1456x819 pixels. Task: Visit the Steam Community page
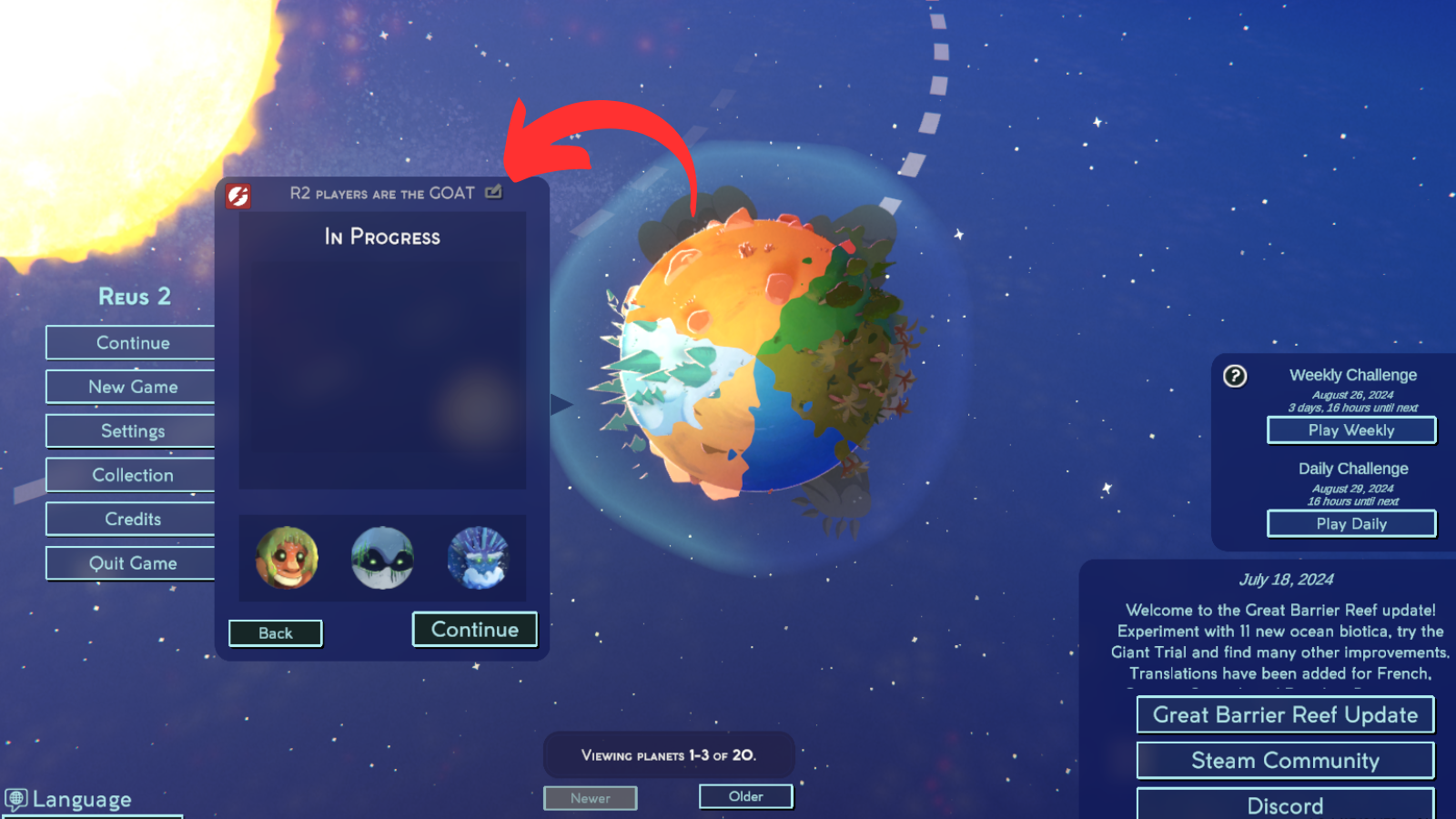1284,760
